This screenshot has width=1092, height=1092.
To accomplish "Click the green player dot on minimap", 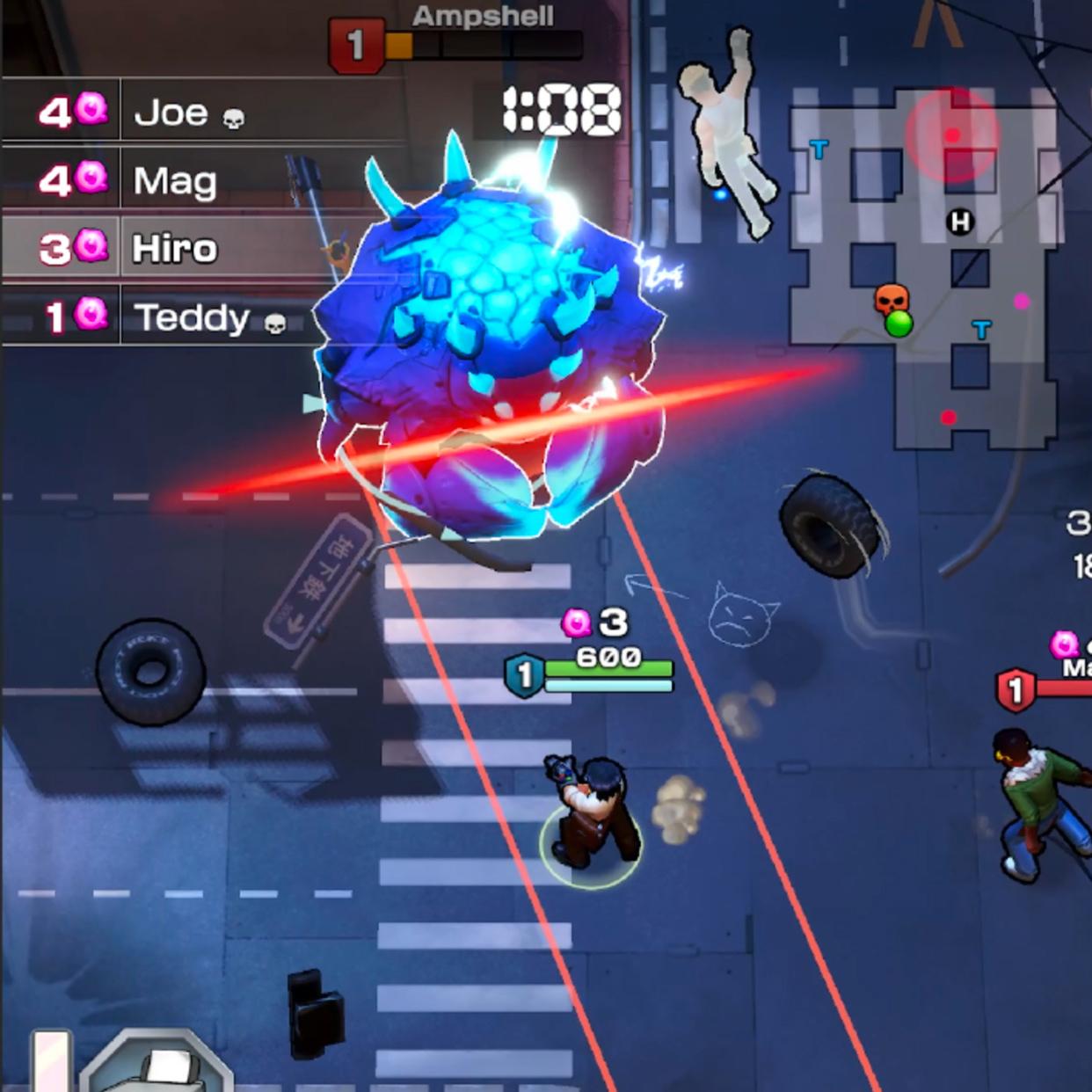I will [x=899, y=324].
